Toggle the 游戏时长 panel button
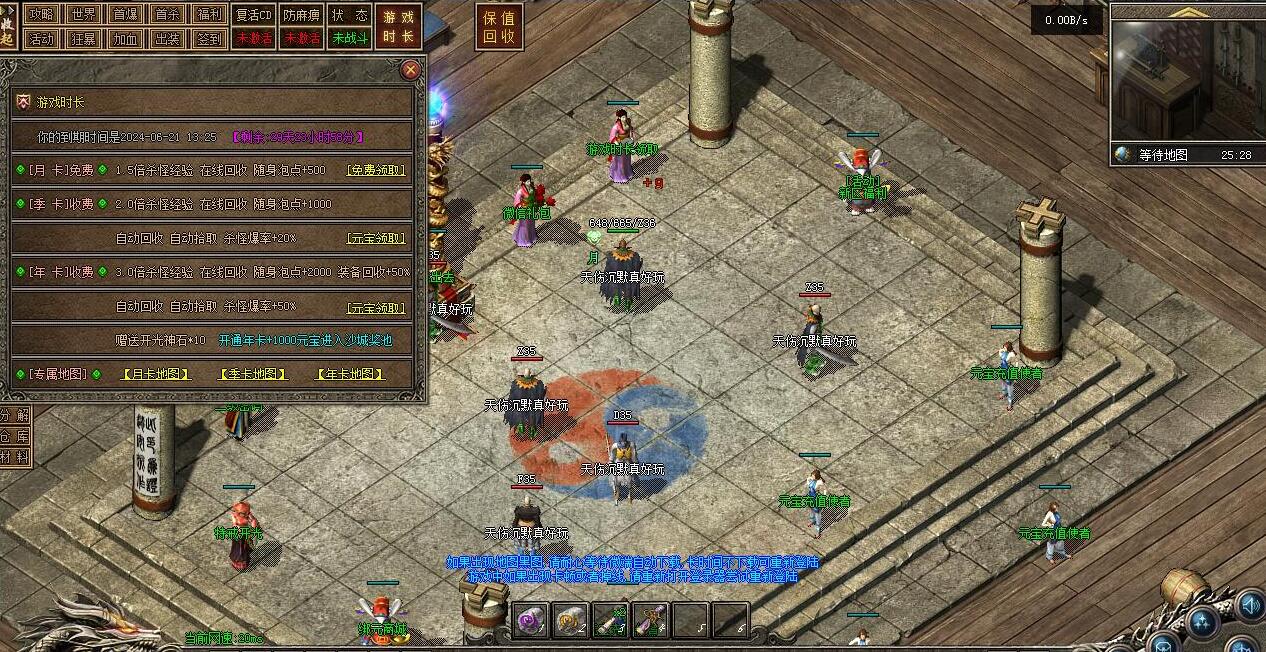Viewport: 1266px width, 652px height. pyautogui.click(x=398, y=26)
